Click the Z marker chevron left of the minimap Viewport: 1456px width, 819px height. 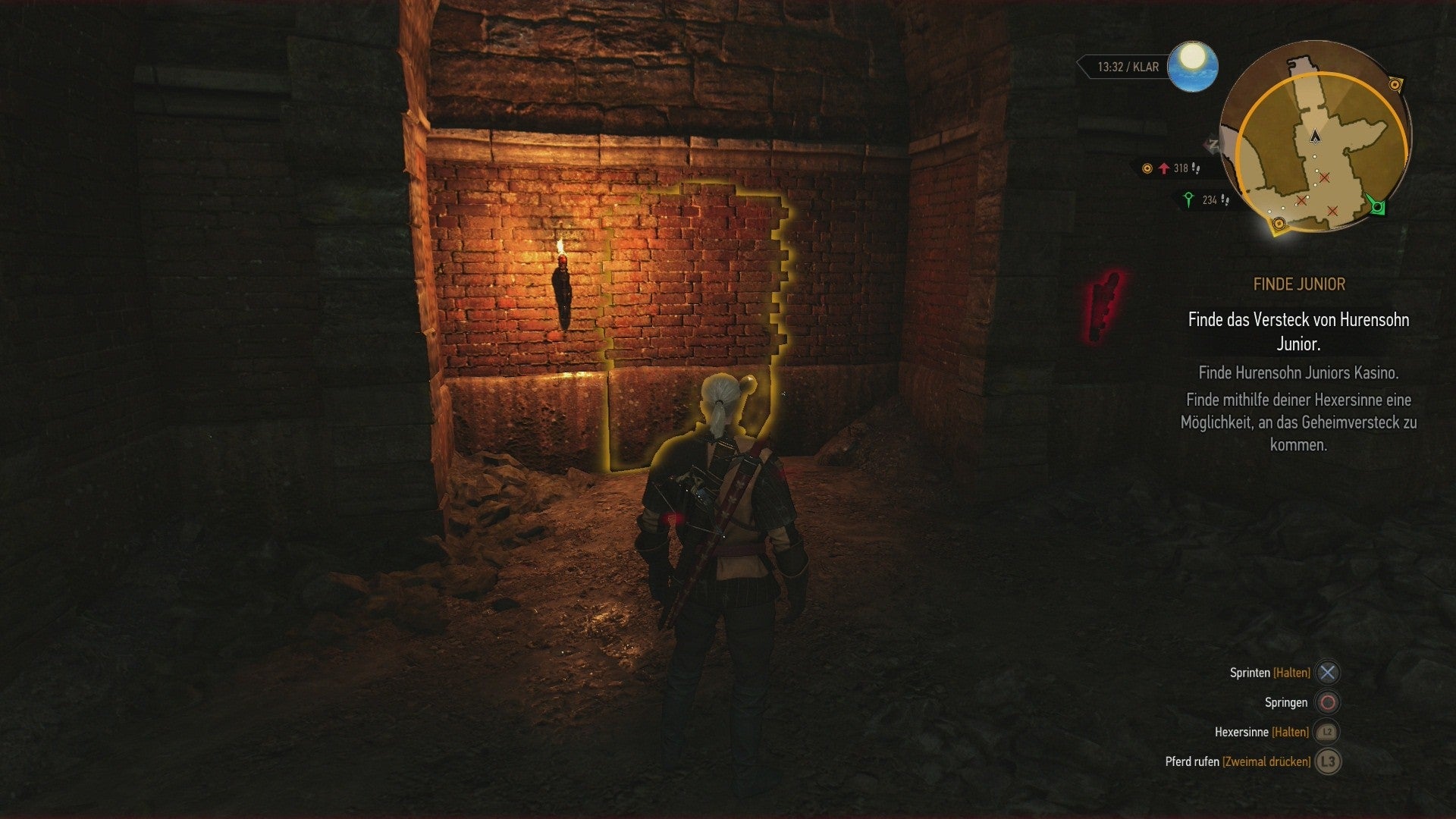click(1213, 144)
